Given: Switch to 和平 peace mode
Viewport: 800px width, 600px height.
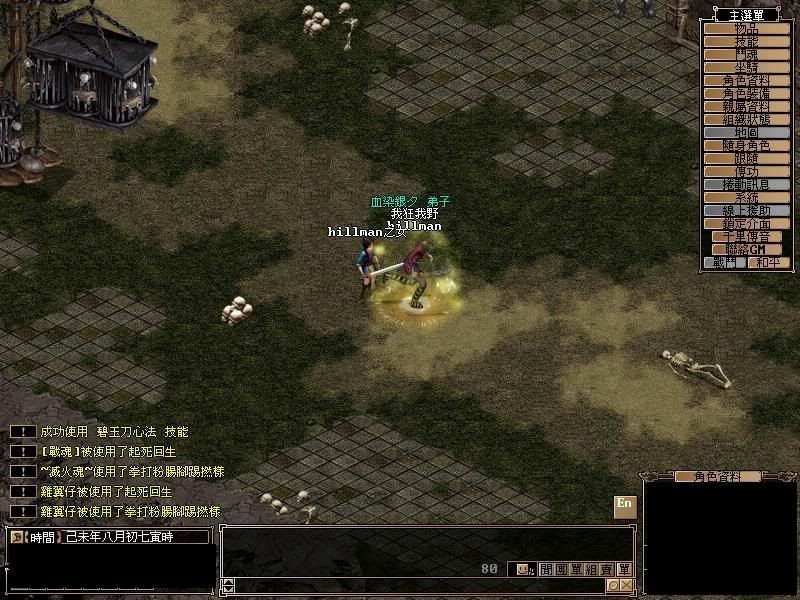Looking at the screenshot, I should pyautogui.click(x=768, y=262).
